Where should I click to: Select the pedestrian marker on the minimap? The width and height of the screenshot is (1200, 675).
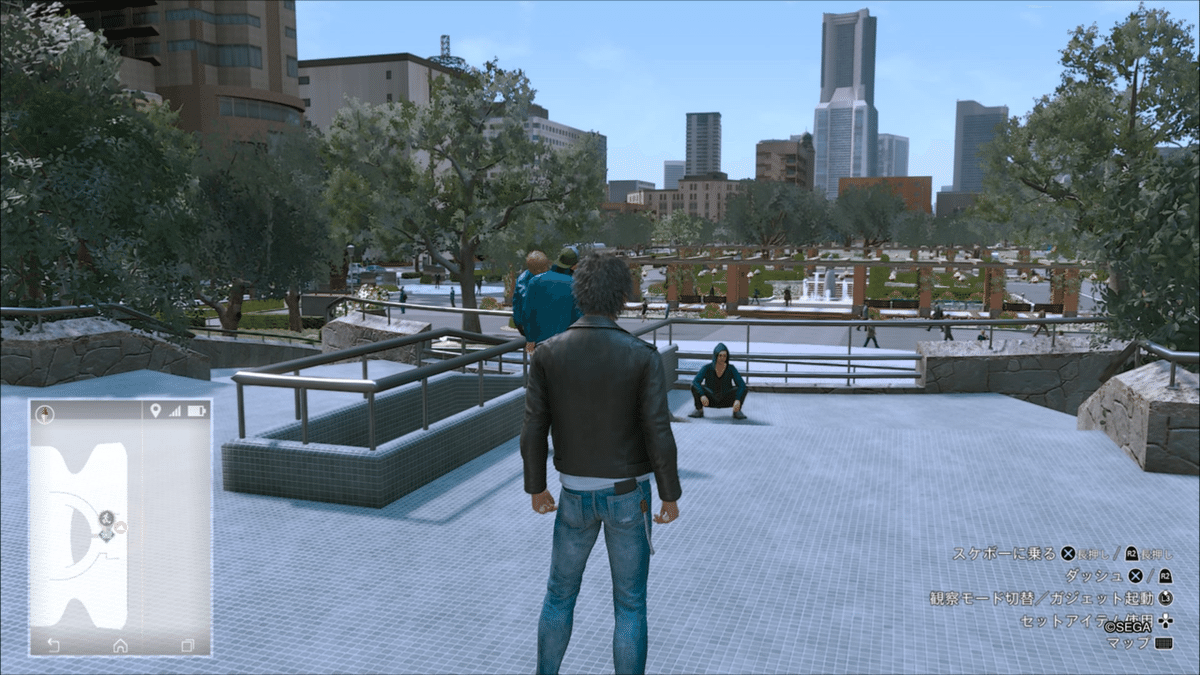(x=106, y=517)
